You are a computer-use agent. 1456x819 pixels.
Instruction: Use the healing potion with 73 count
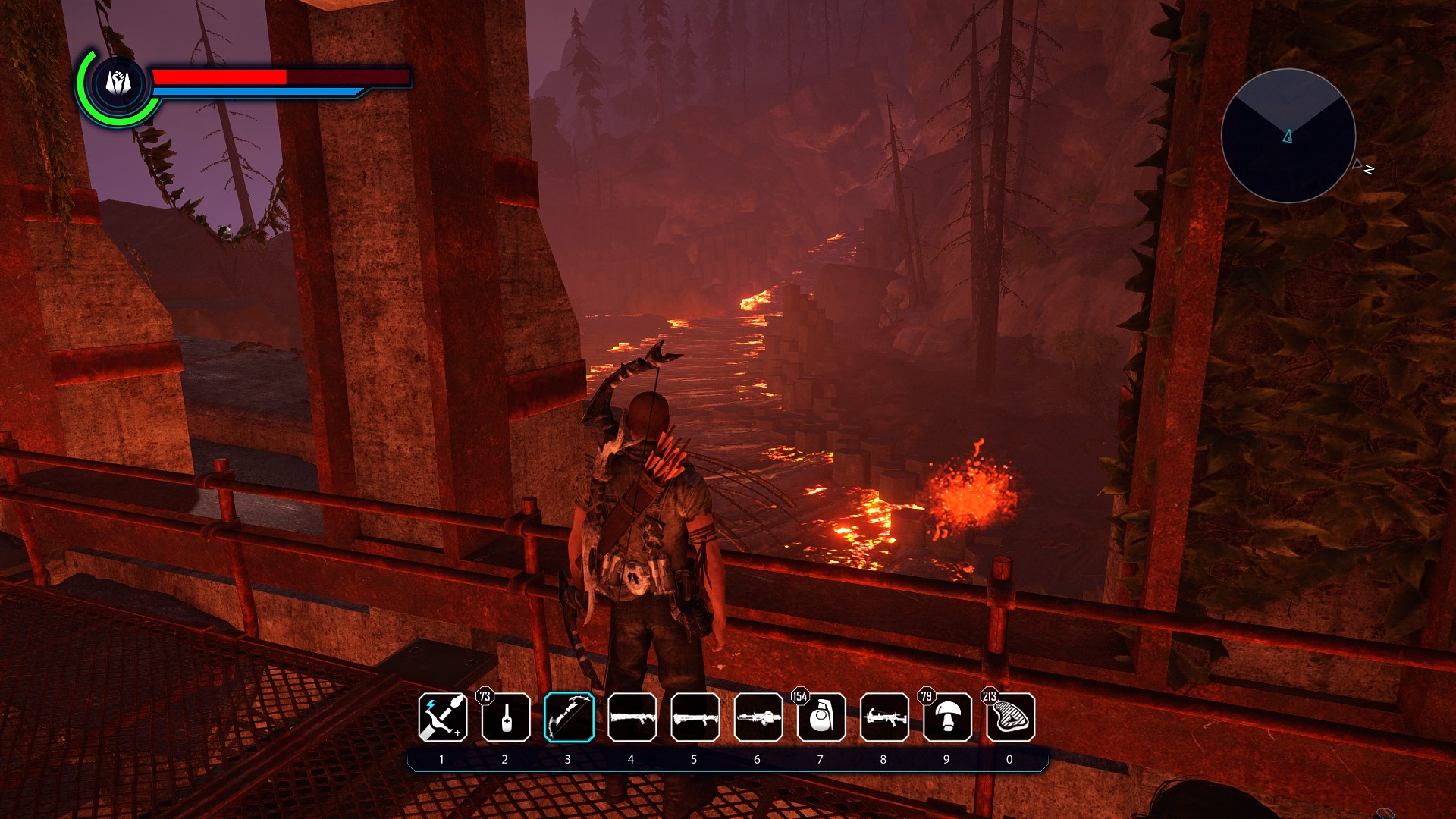click(506, 717)
